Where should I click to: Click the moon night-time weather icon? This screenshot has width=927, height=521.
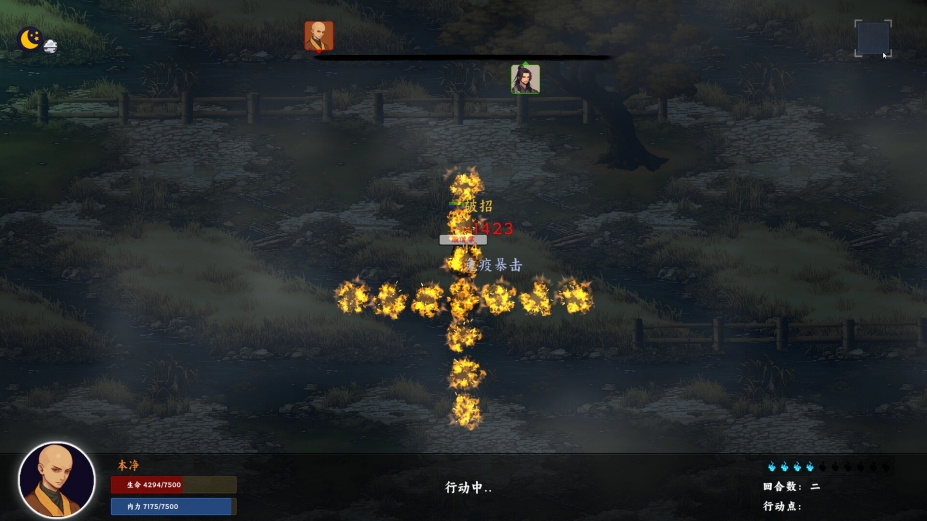[31, 39]
